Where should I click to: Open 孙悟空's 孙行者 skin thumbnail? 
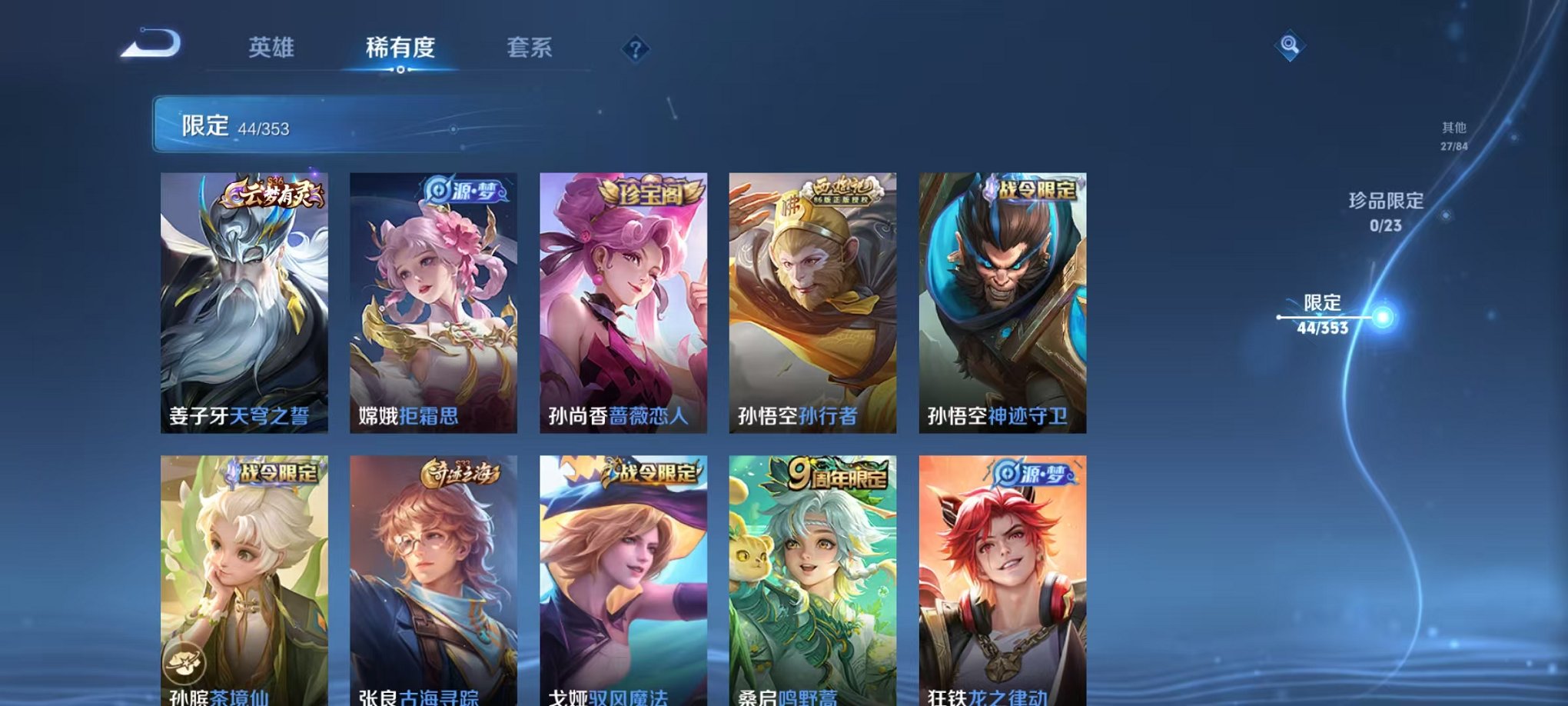814,300
